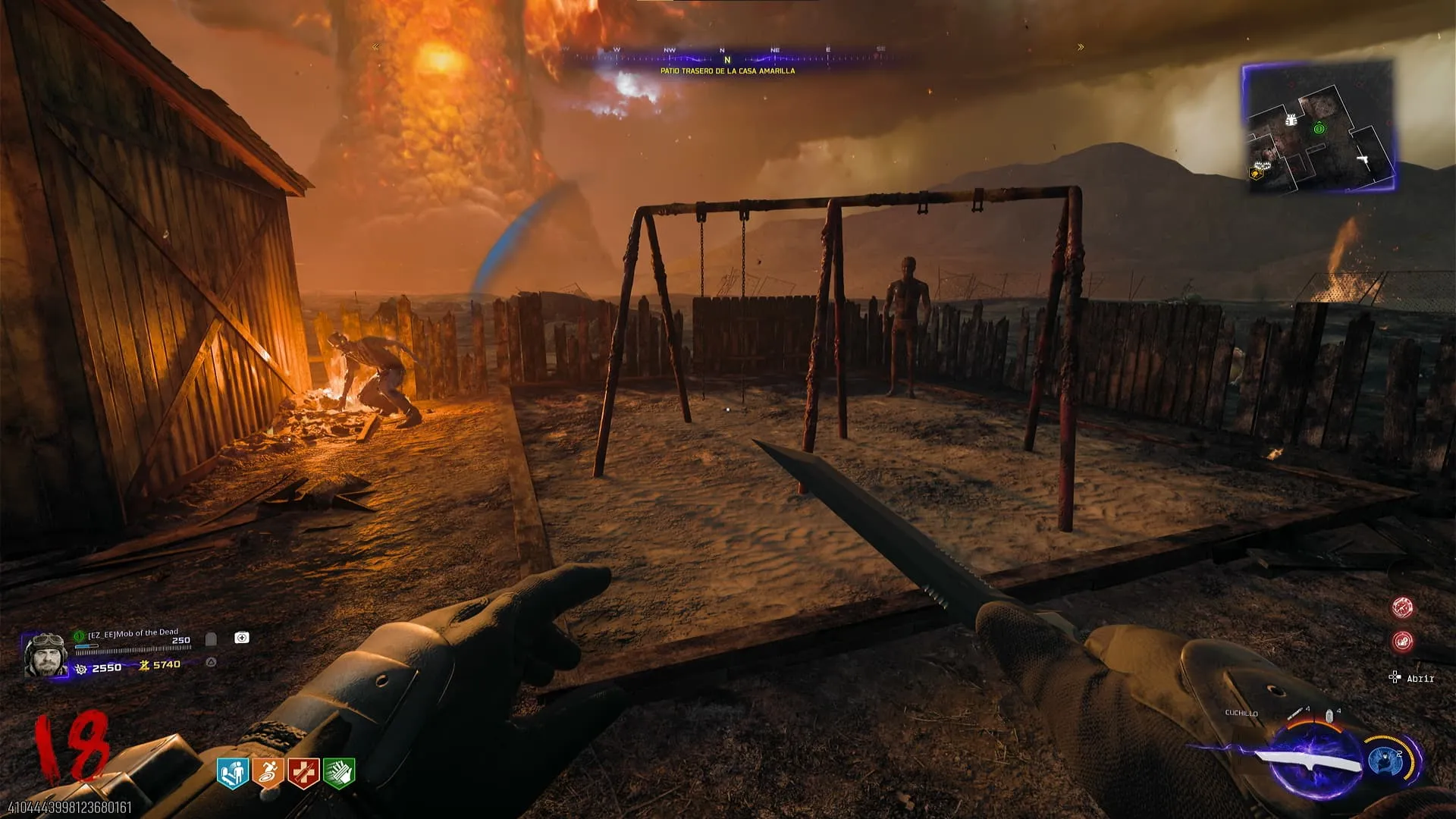This screenshot has width=1456, height=819.
Task: Select the green Speed Cola perk icon
Action: 339,773
